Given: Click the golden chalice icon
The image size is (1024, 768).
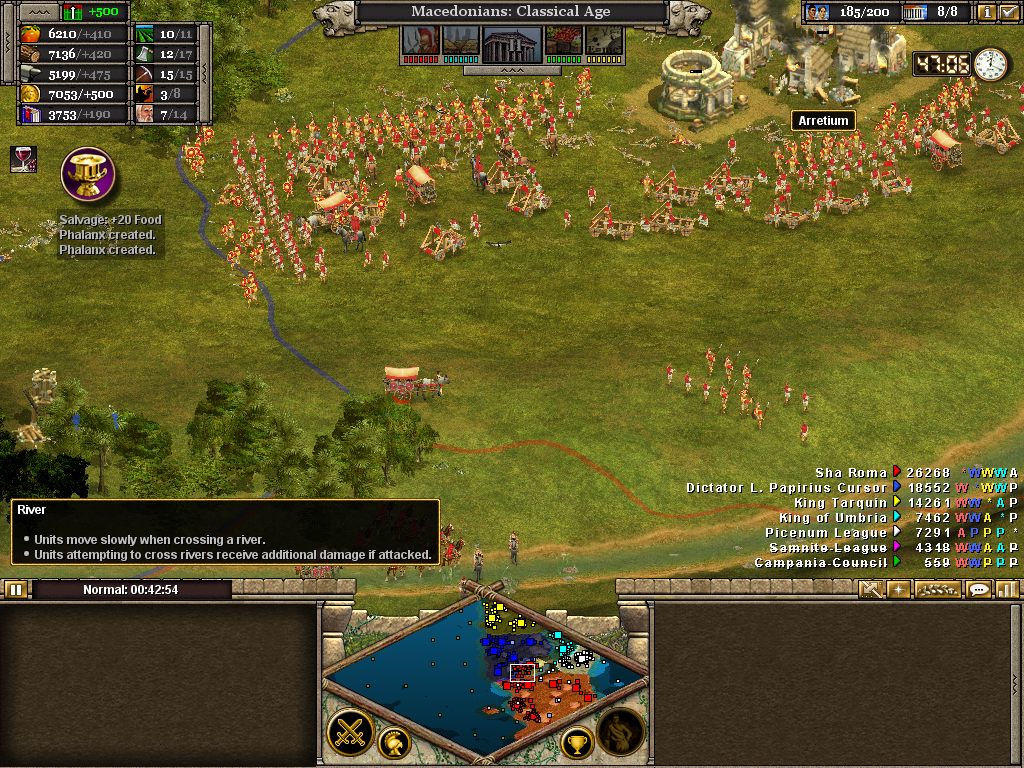Looking at the screenshot, I should coord(88,174).
